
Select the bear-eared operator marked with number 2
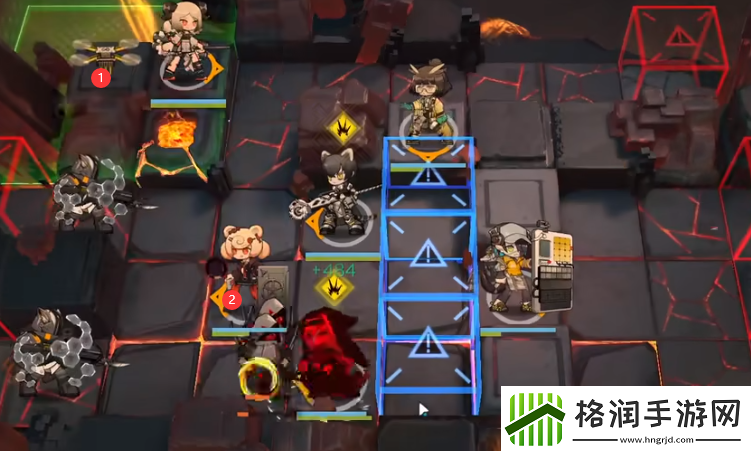click(x=244, y=267)
